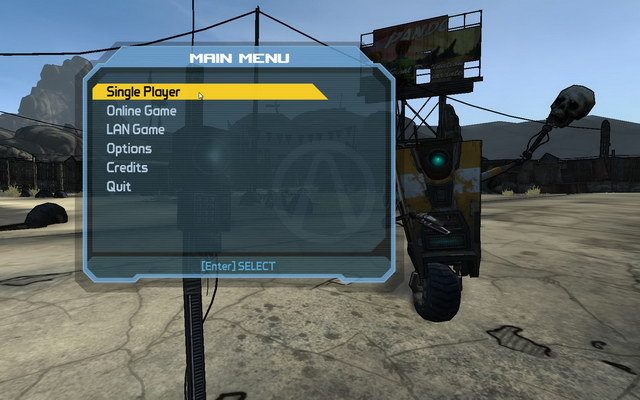Select the Single Player menu entry

coord(144,92)
